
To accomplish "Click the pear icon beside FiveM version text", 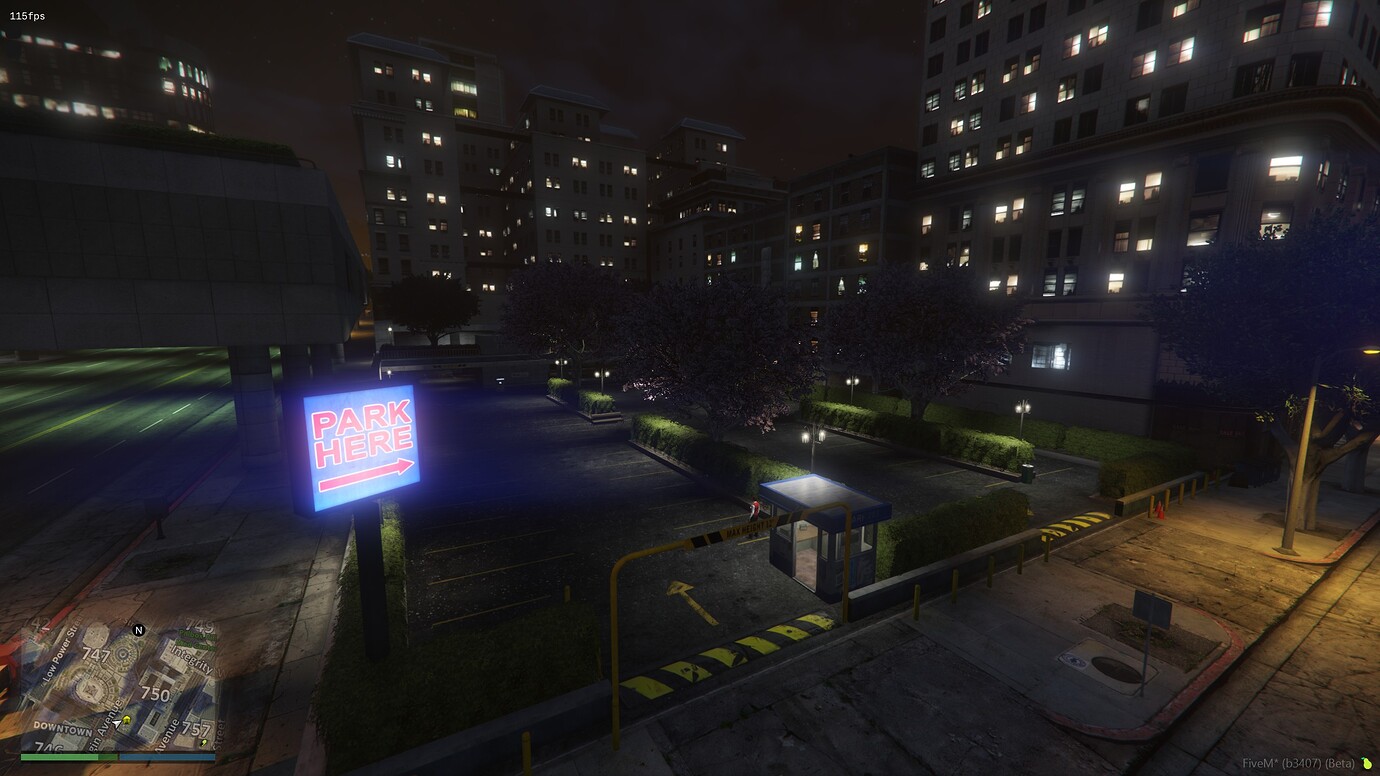I will [1367, 761].
